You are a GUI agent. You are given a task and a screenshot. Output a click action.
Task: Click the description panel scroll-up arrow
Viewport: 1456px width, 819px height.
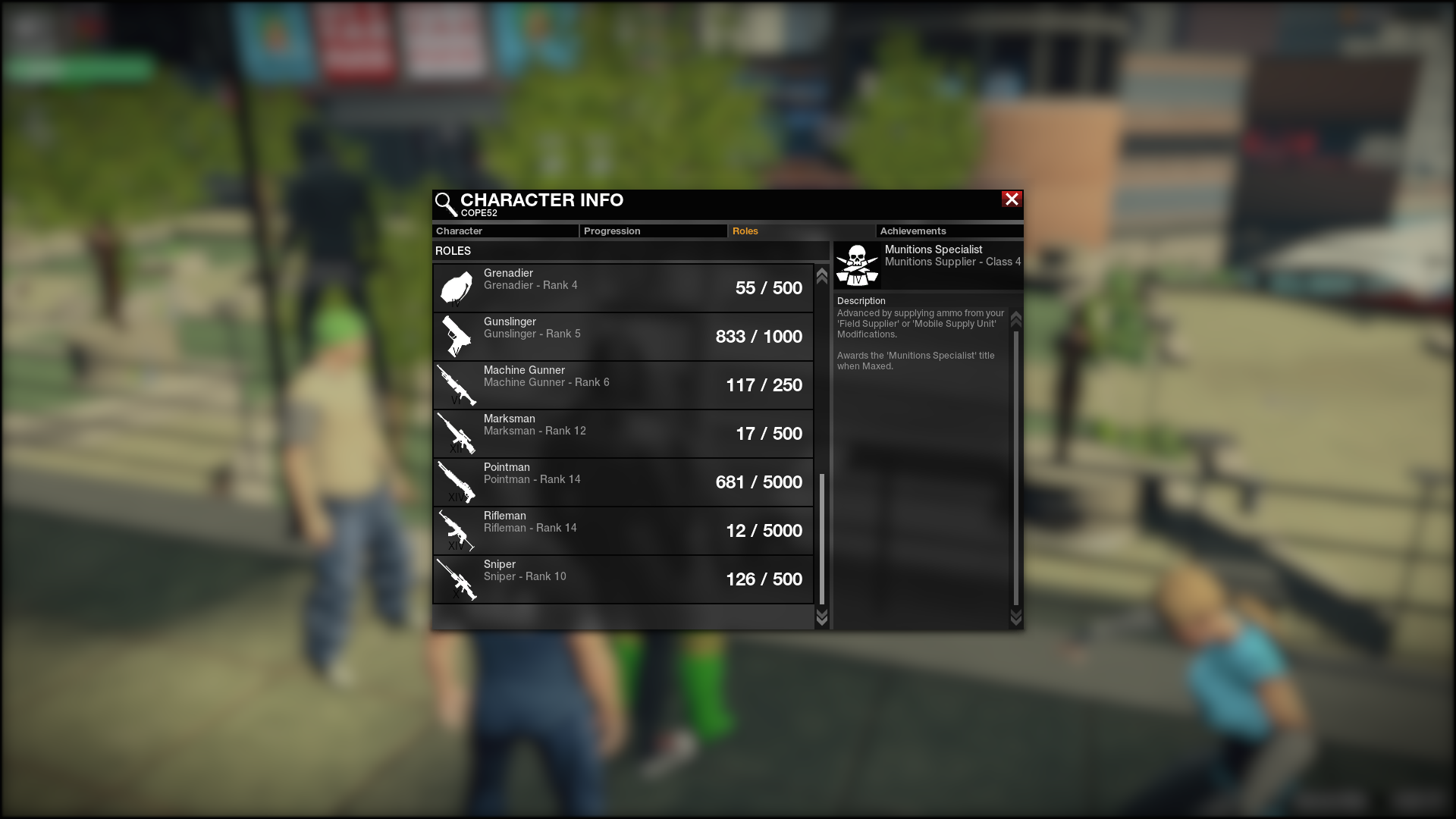pyautogui.click(x=1016, y=318)
